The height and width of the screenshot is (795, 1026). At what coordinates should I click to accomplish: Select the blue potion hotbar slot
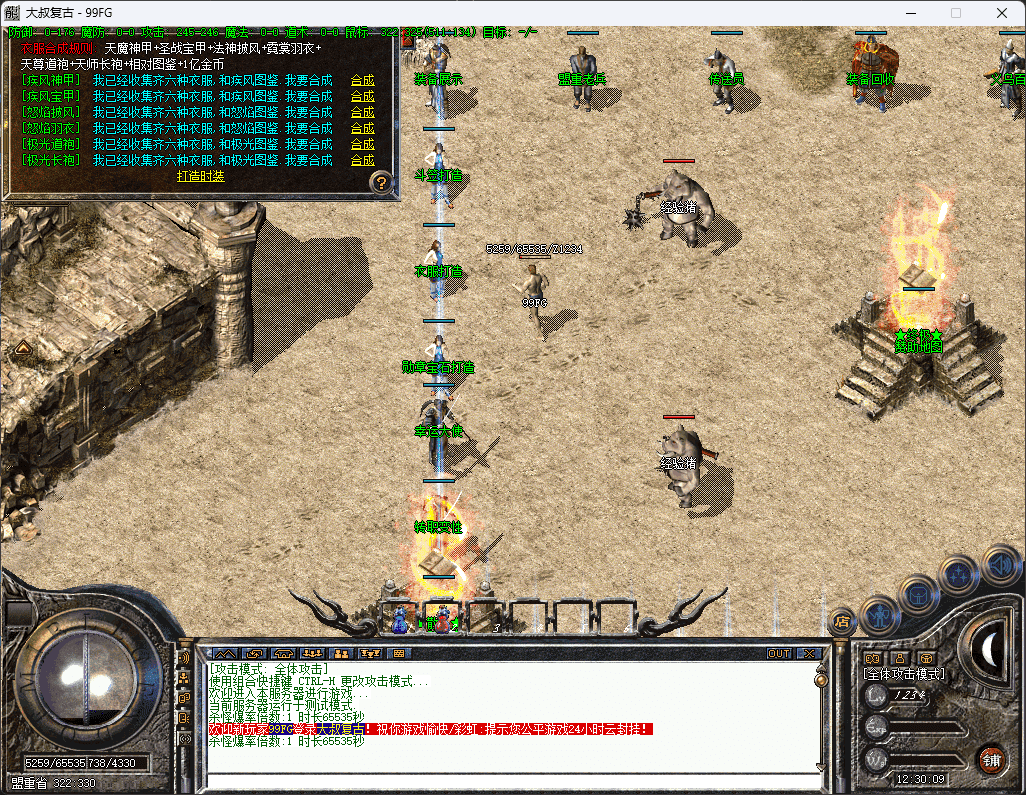point(400,620)
